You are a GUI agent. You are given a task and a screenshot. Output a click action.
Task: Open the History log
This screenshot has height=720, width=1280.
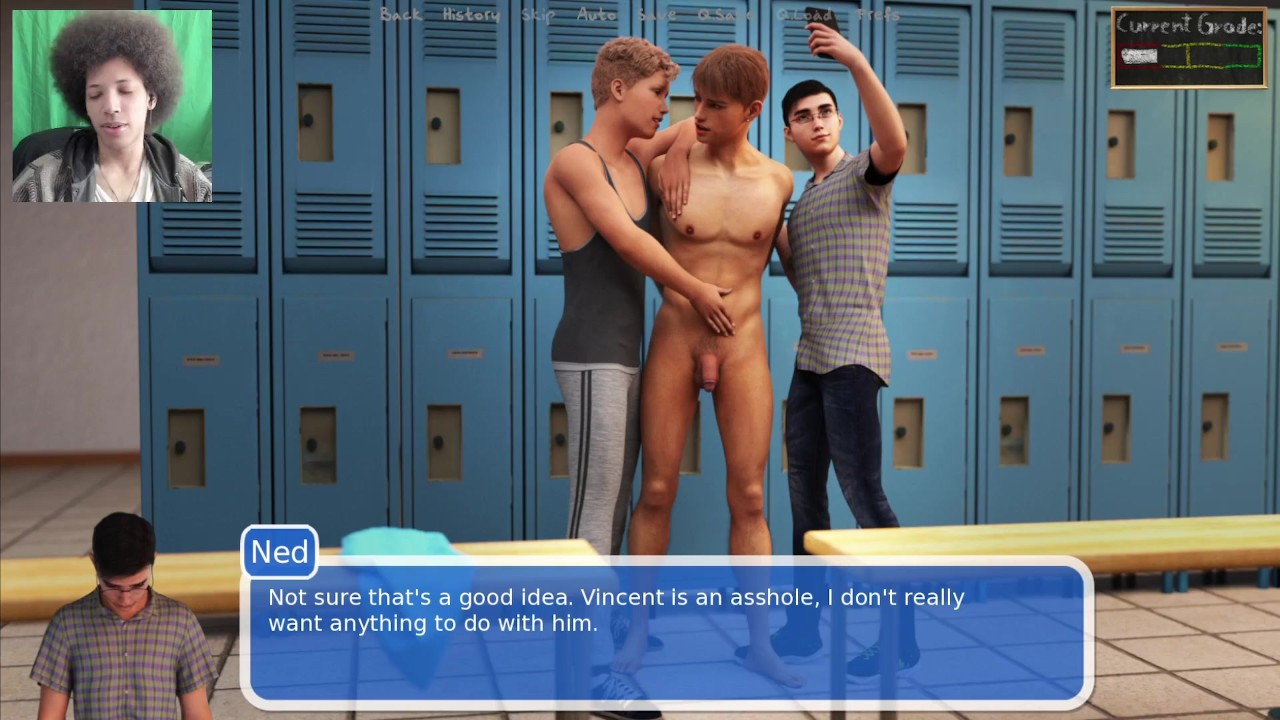pyautogui.click(x=471, y=15)
